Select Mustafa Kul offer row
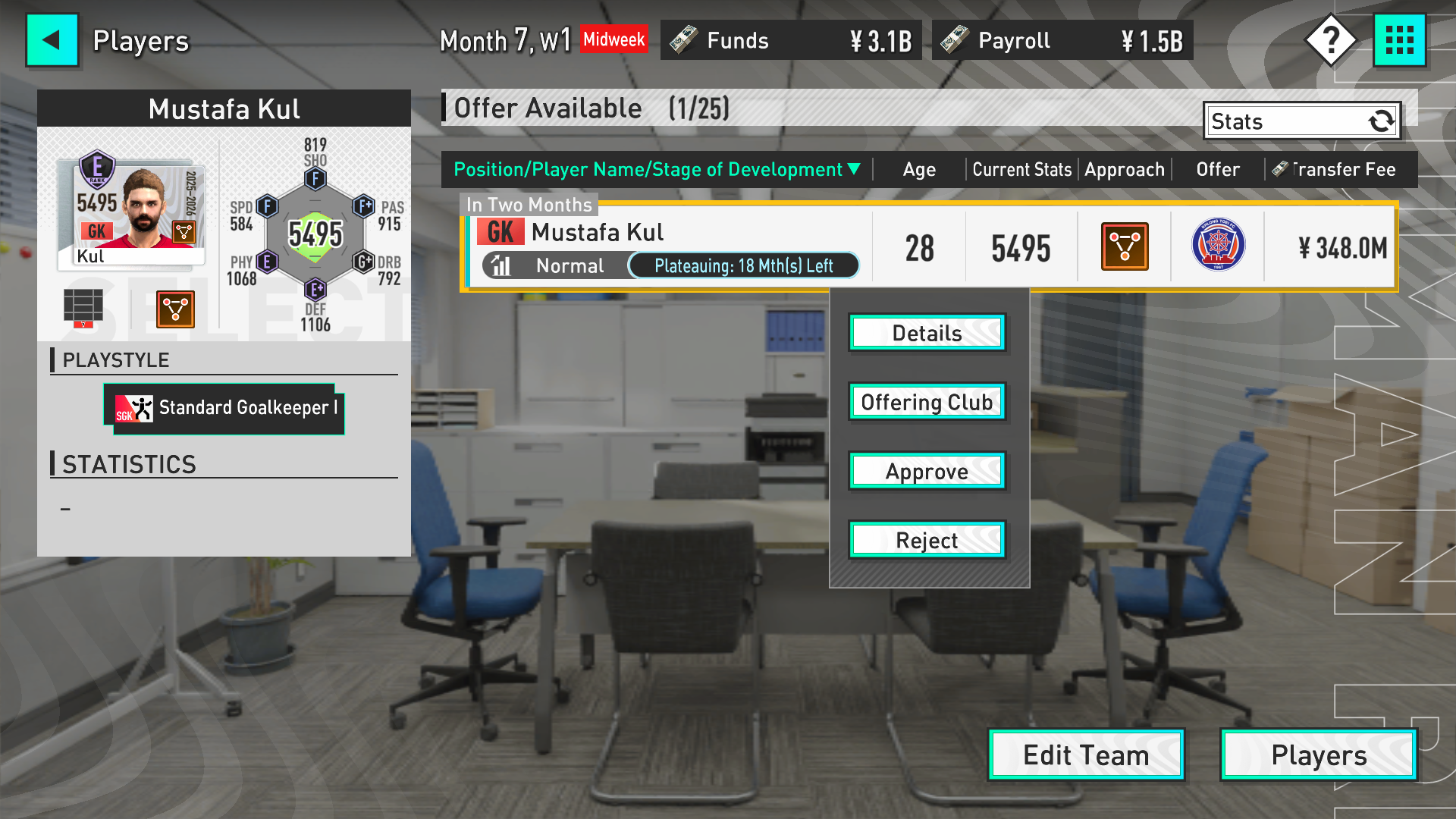Screen dimensions: 1456x819 [x=667, y=247]
